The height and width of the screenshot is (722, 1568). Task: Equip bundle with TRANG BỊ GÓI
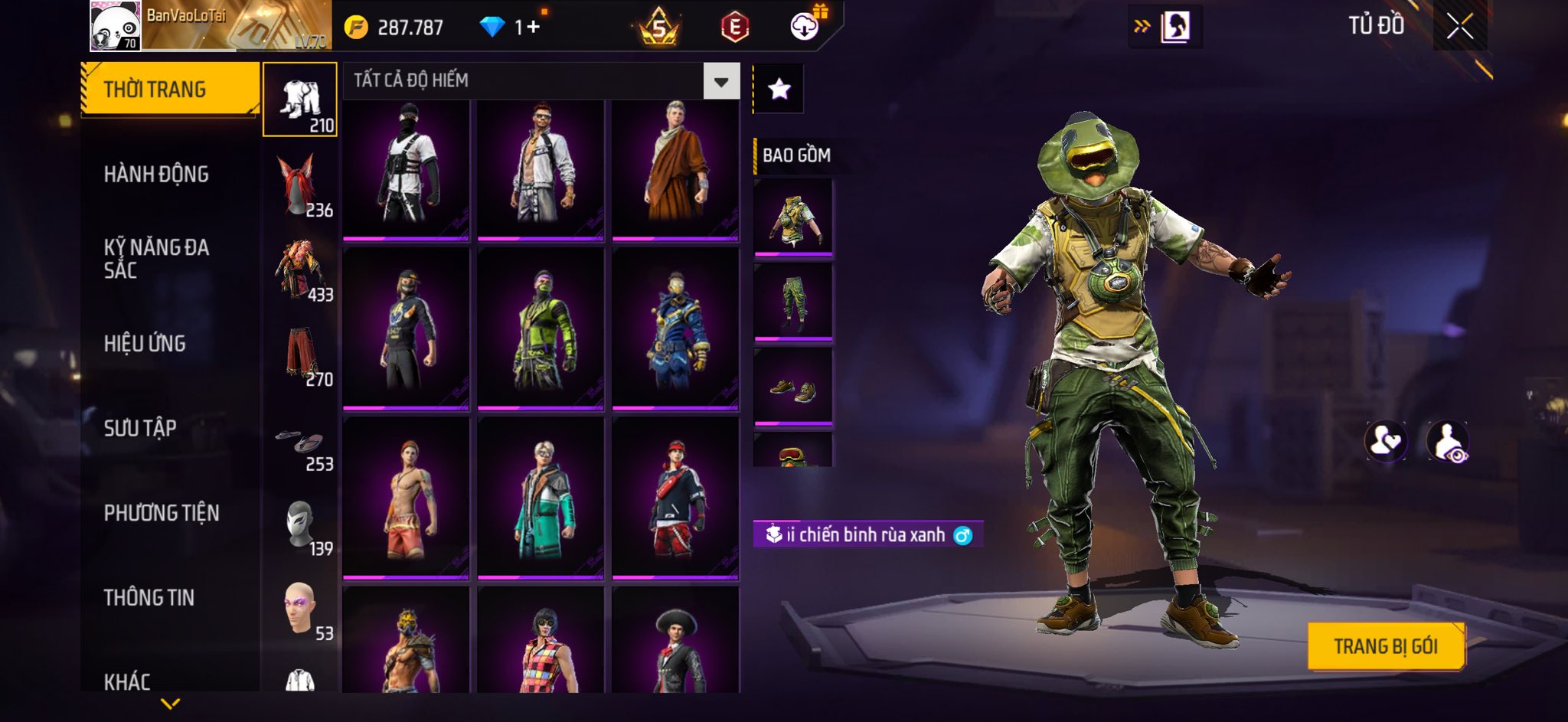click(1386, 646)
